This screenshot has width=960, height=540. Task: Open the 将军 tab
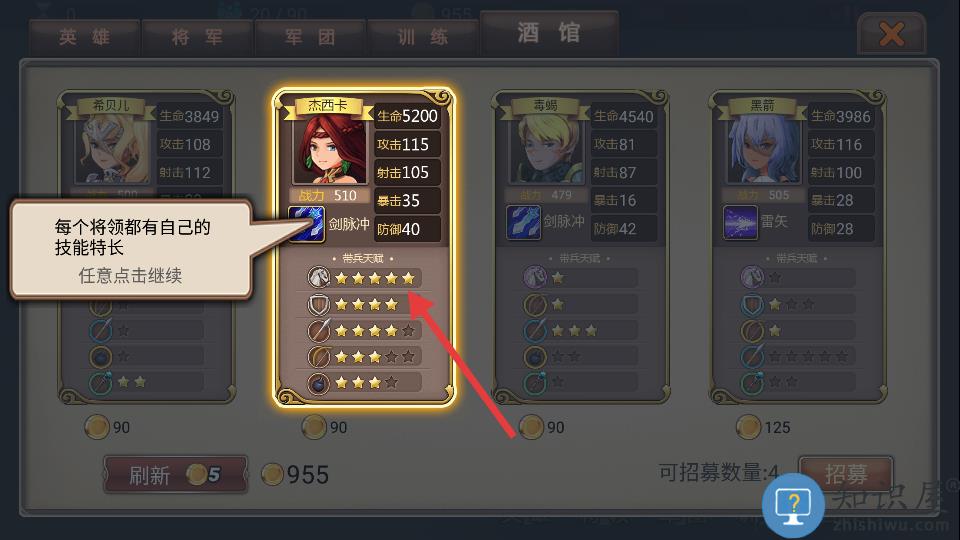(197, 37)
